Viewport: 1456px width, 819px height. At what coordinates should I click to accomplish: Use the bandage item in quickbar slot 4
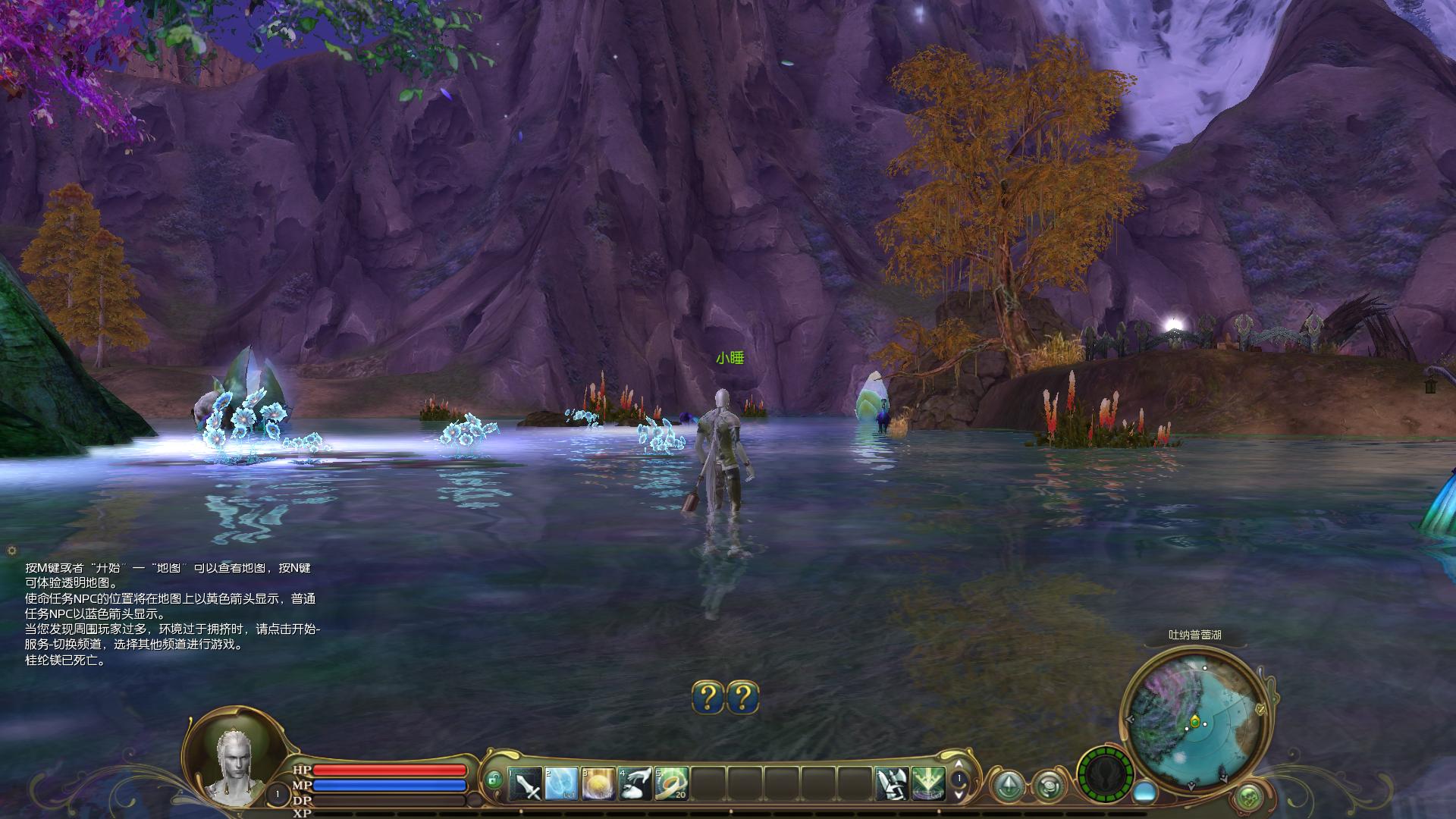click(x=636, y=783)
